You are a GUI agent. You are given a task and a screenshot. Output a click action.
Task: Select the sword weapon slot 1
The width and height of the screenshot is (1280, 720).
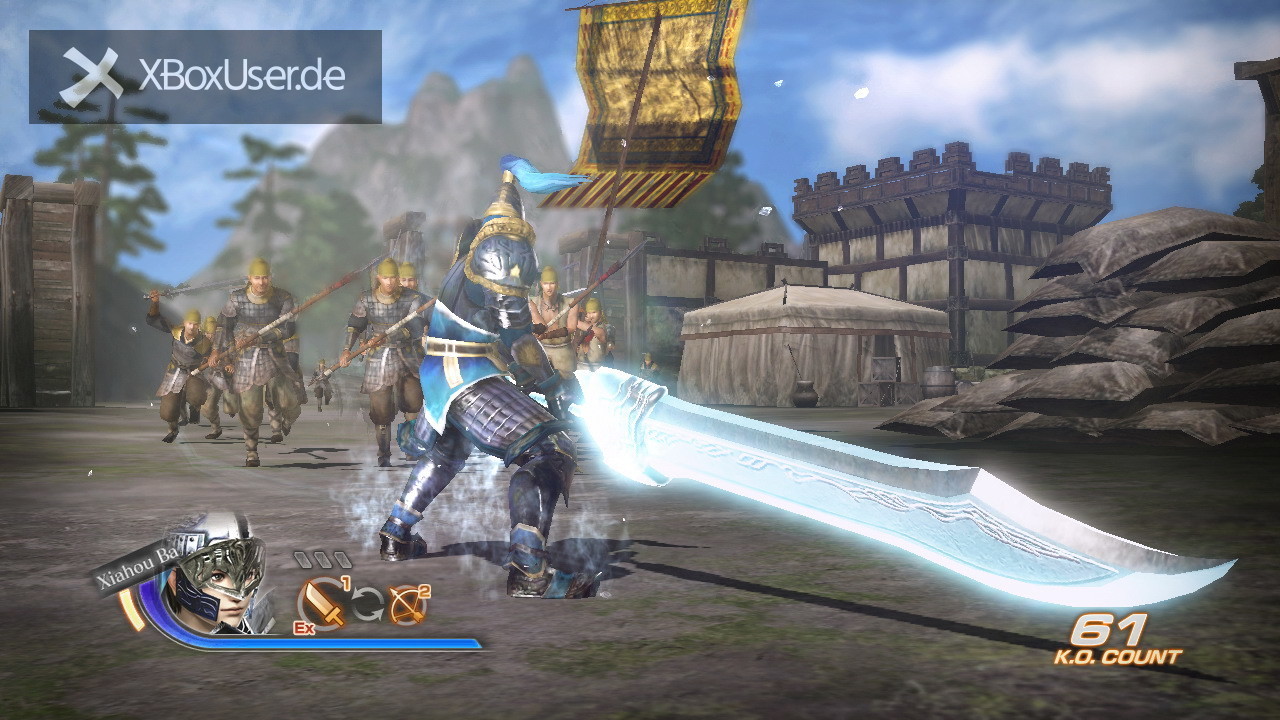tap(321, 603)
